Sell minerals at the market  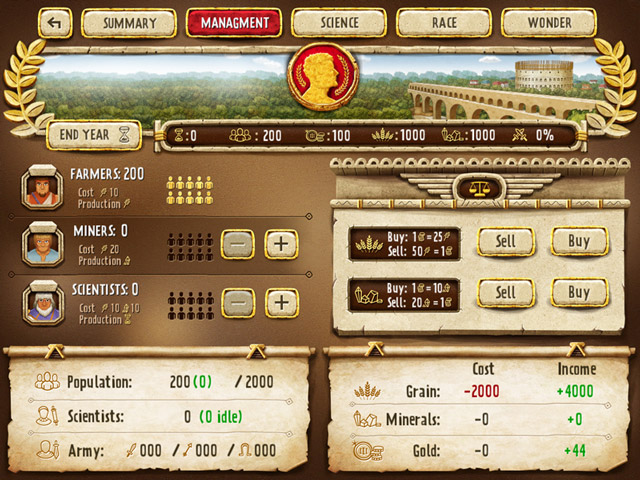[506, 293]
